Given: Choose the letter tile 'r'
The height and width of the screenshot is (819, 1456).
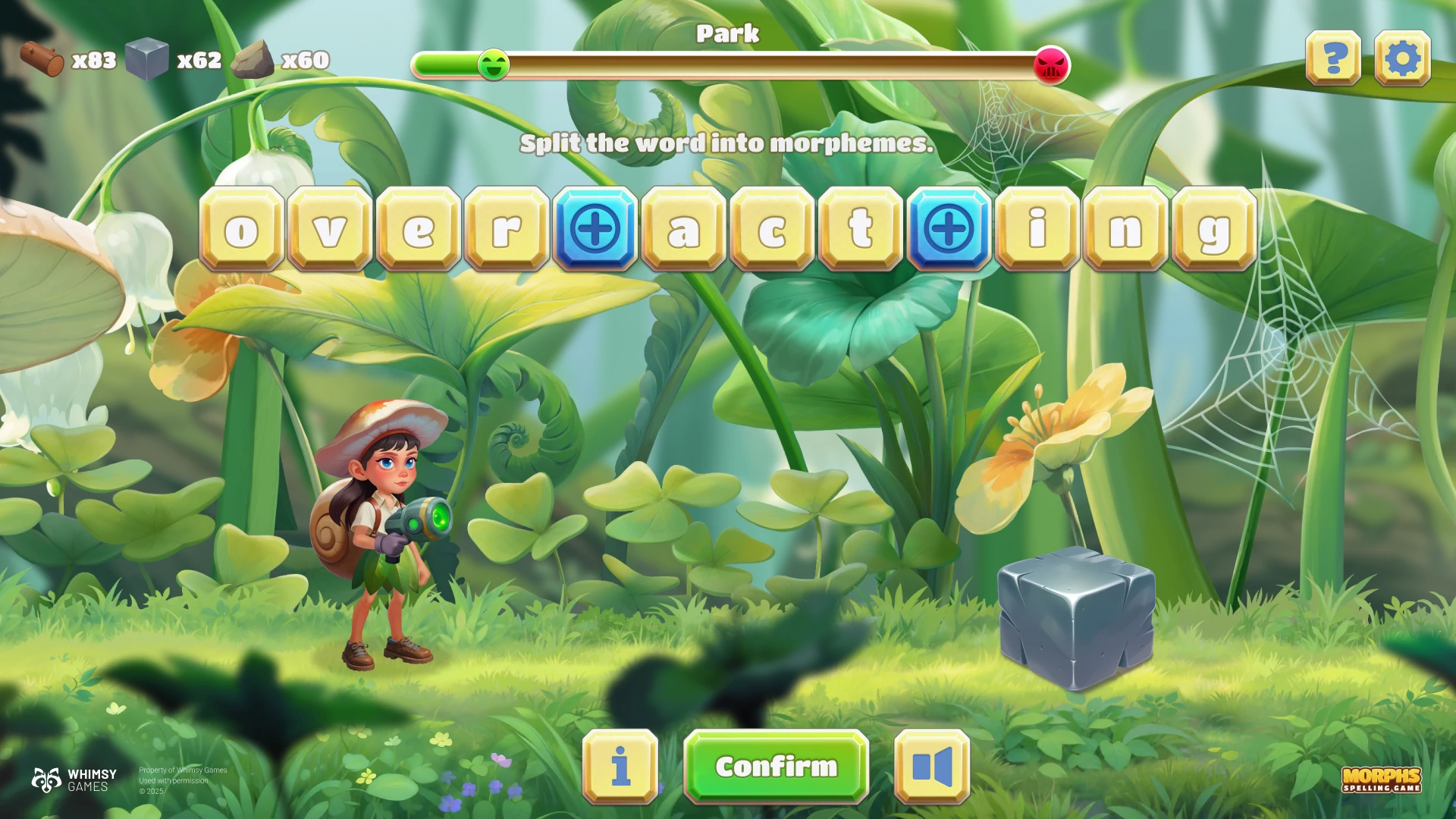Looking at the screenshot, I should point(507,228).
